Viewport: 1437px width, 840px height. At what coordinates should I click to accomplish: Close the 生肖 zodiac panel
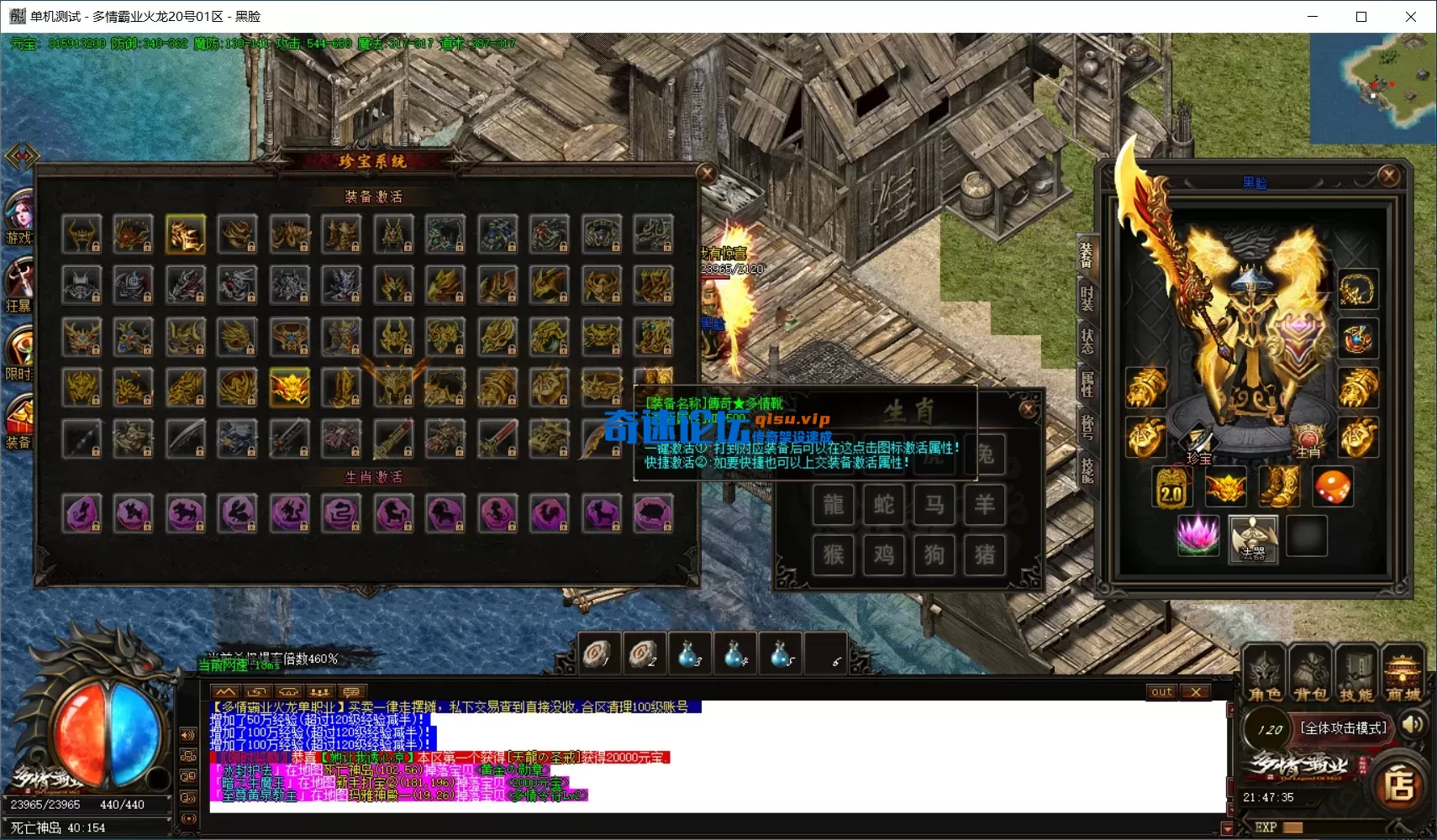(1027, 409)
